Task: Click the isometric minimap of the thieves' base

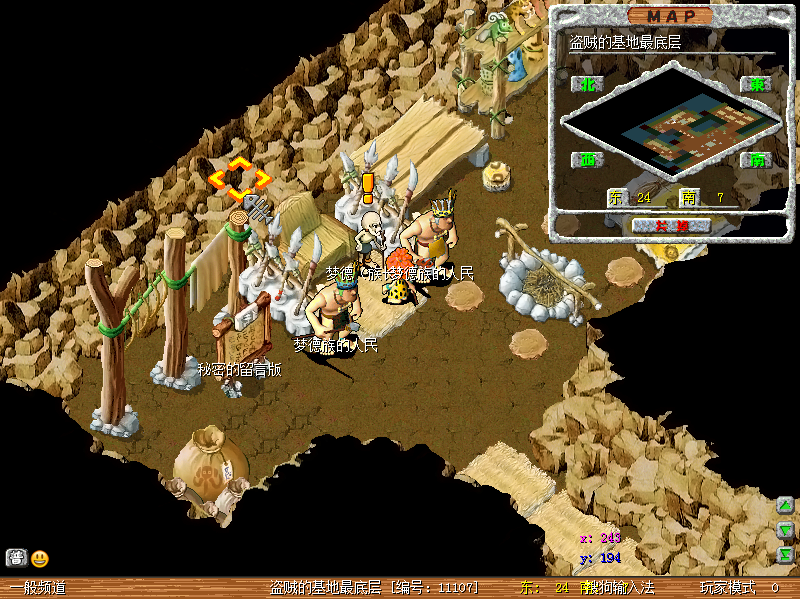Action: (670, 125)
